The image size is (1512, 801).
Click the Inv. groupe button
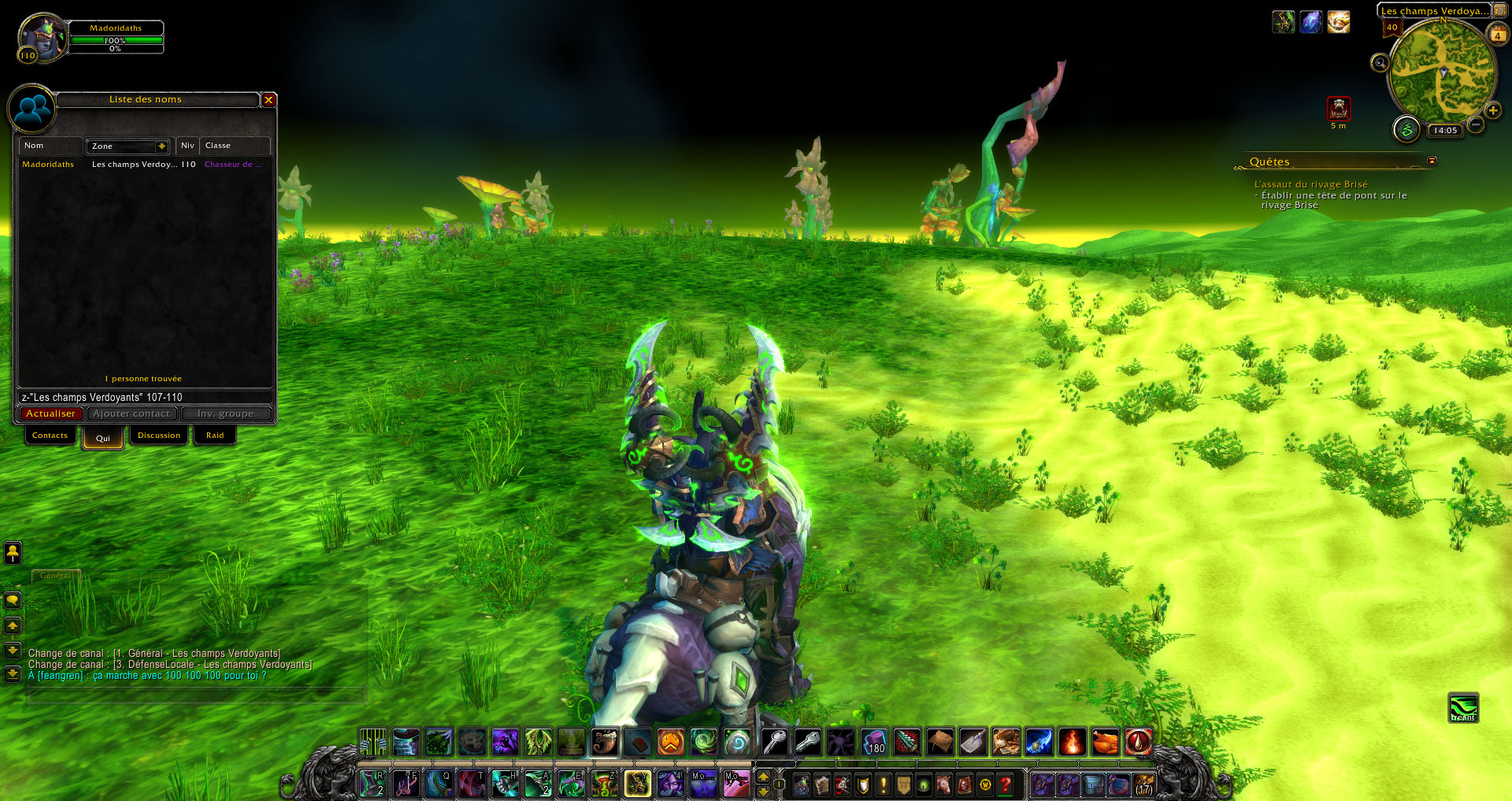click(227, 413)
